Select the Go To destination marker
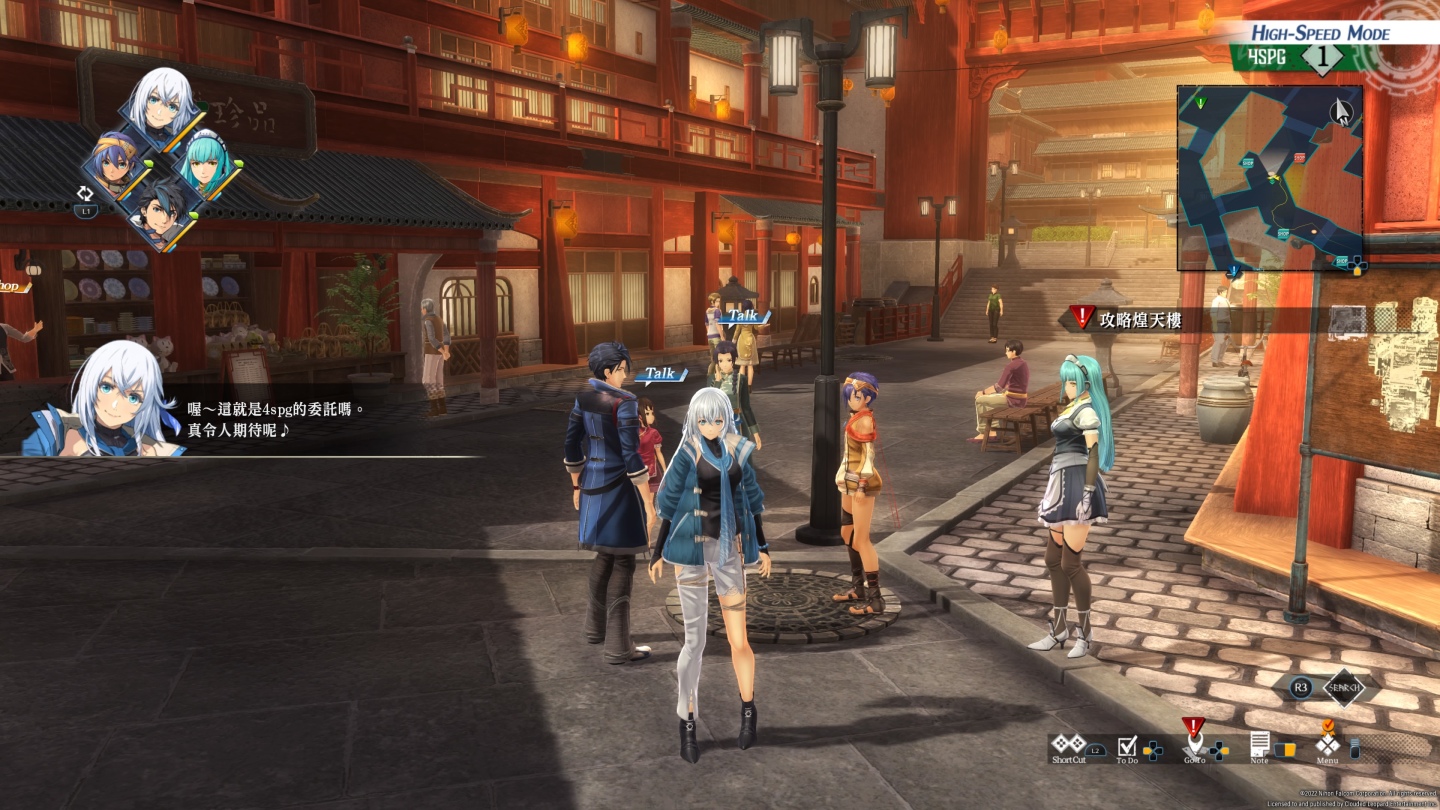The width and height of the screenshot is (1440, 810). click(x=1194, y=744)
